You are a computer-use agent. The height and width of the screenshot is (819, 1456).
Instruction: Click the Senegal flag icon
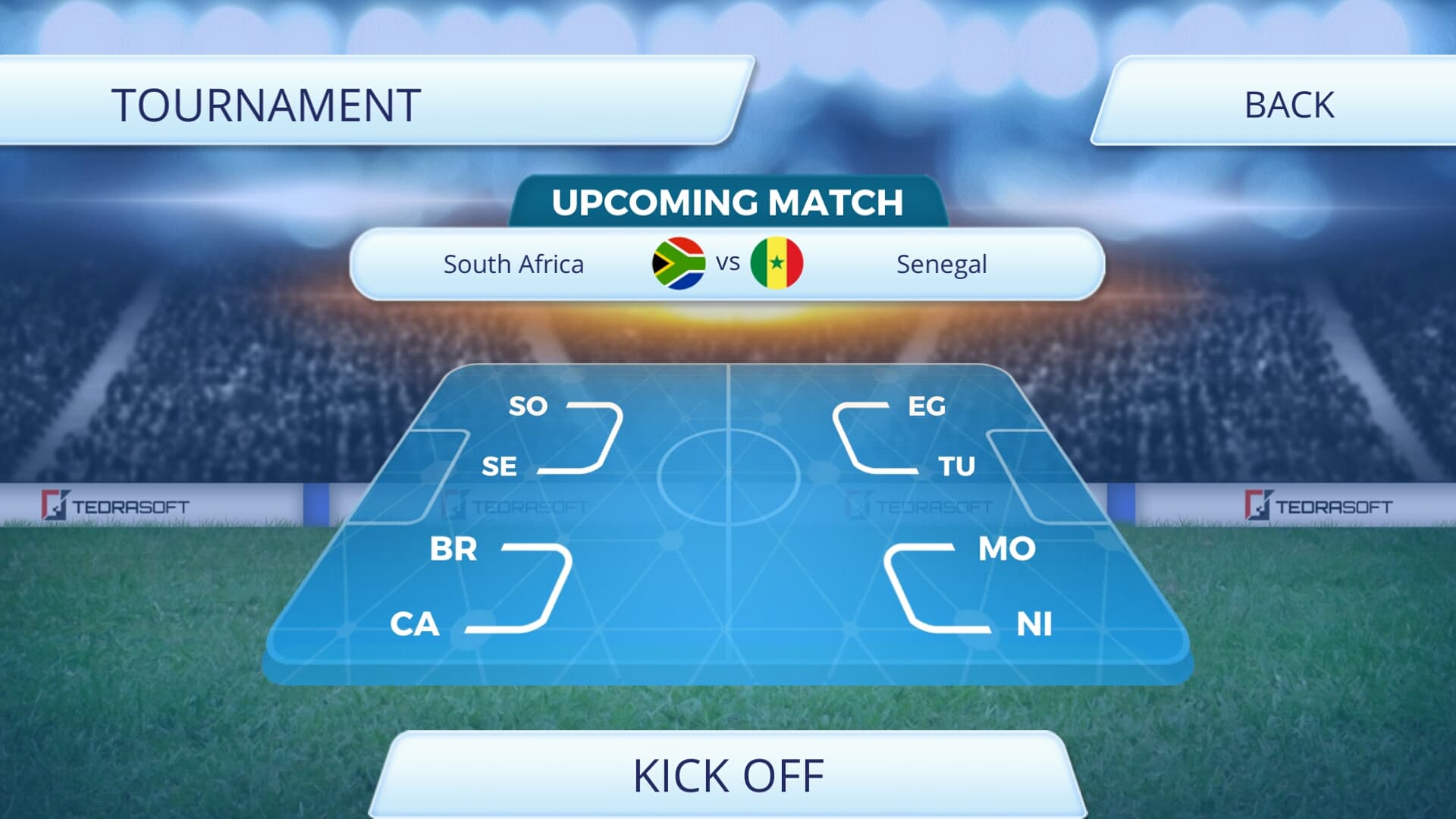(x=777, y=264)
